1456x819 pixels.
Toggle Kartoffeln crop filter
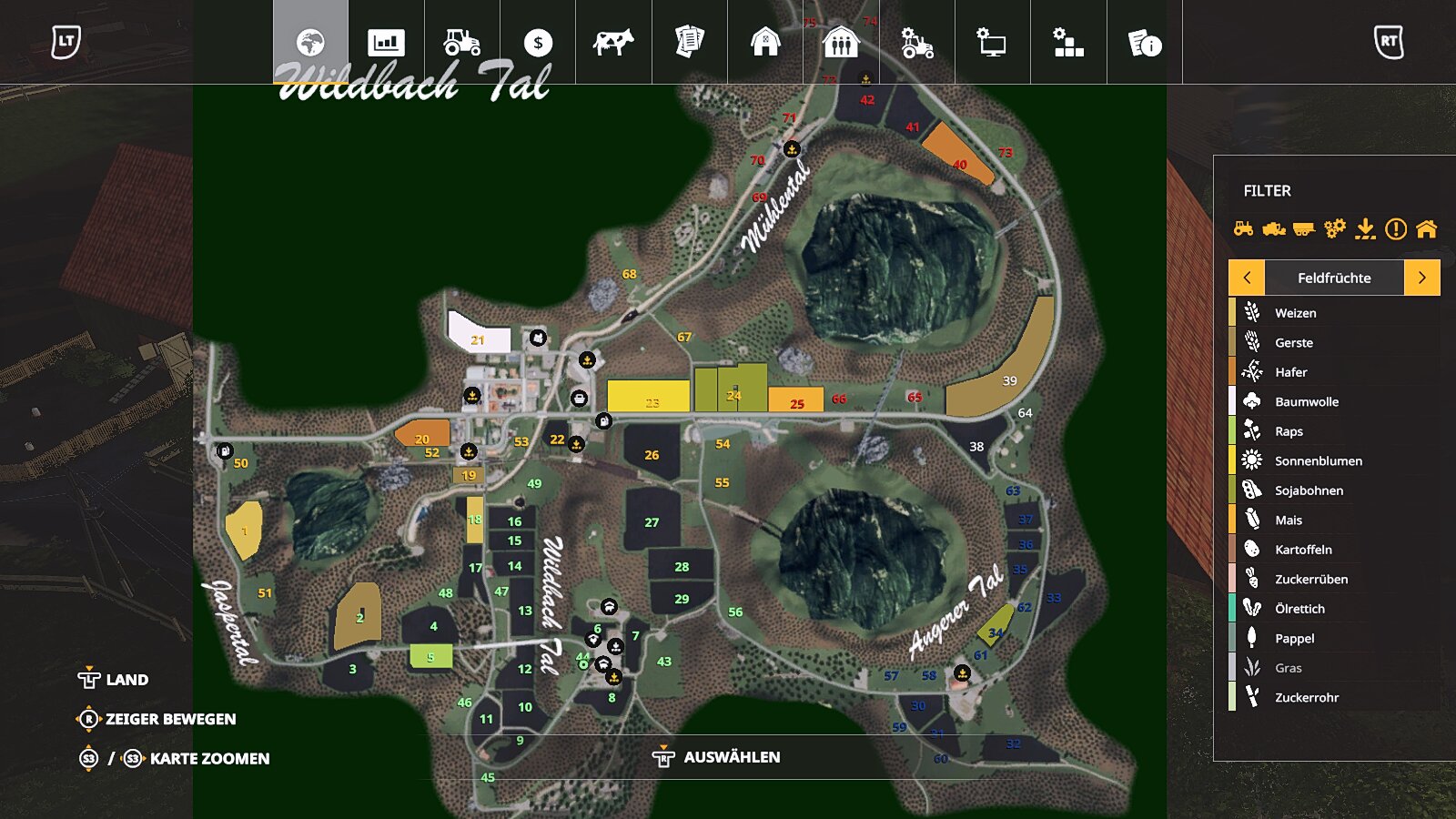[1303, 550]
